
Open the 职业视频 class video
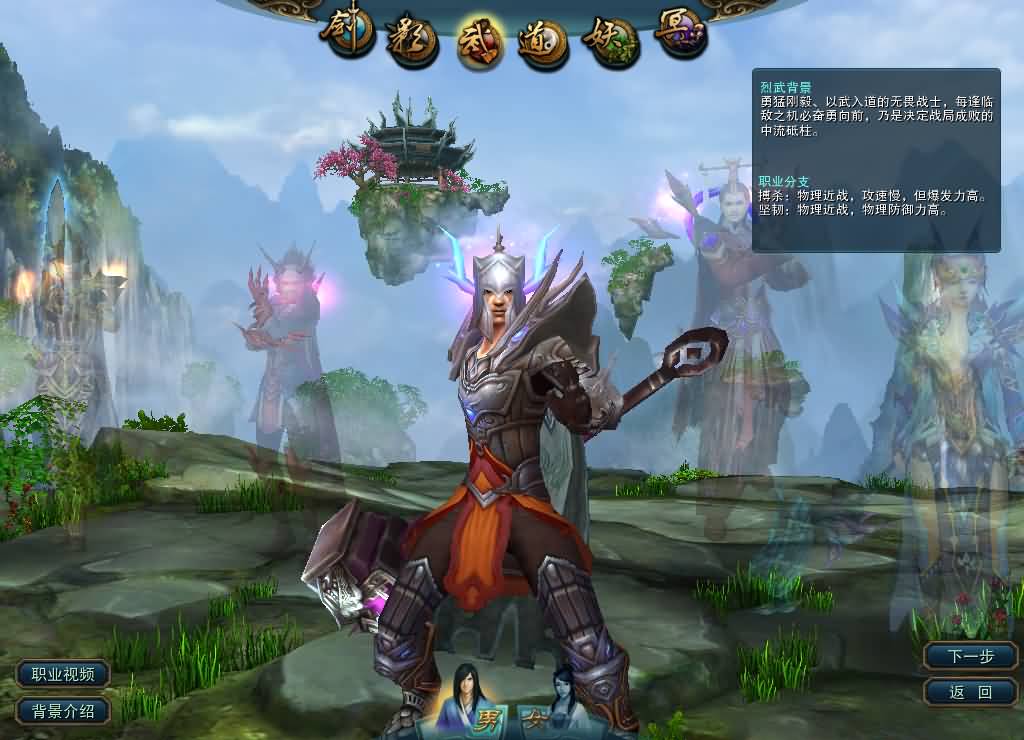click(x=63, y=675)
